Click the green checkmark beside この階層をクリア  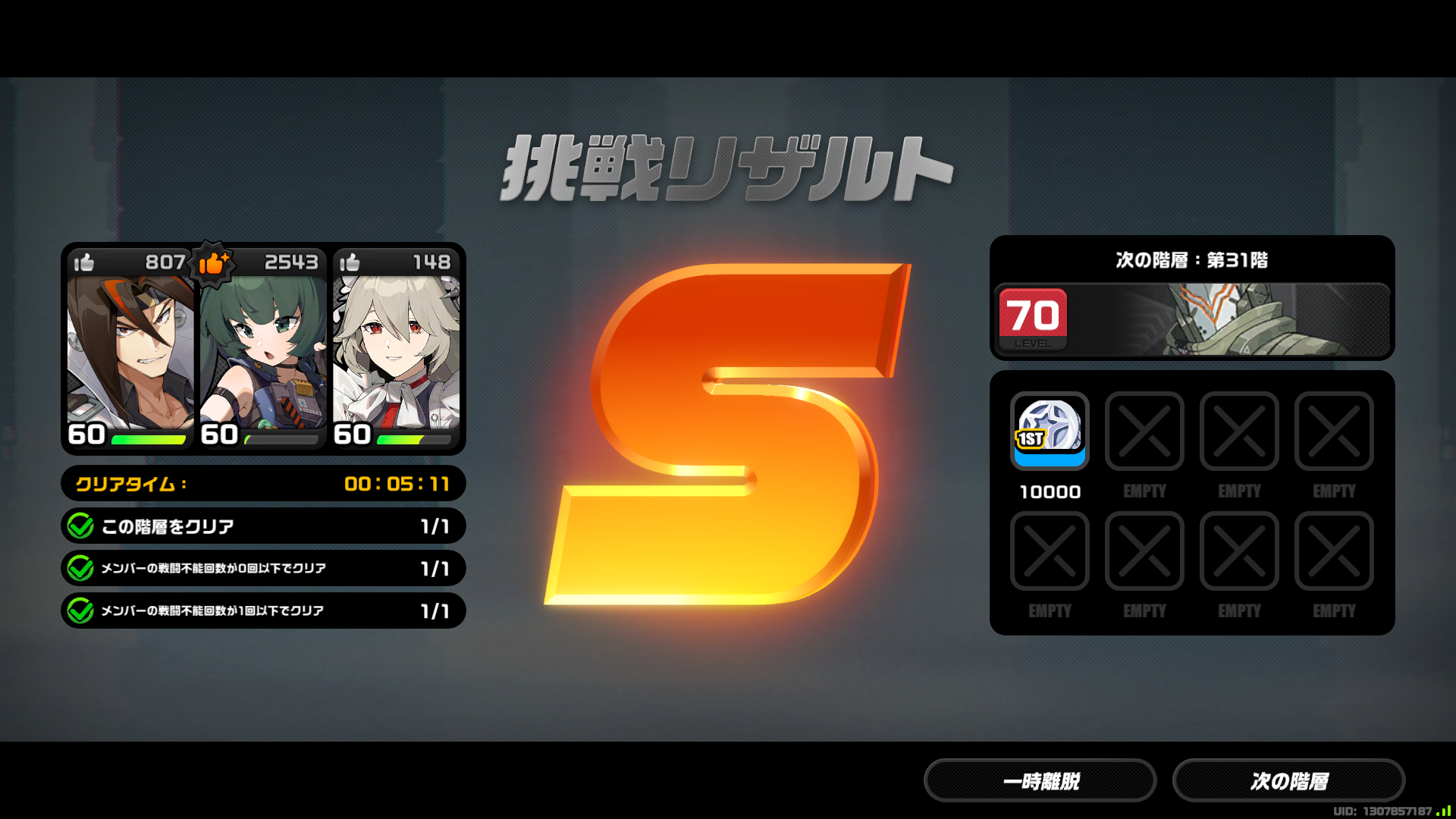tap(82, 526)
